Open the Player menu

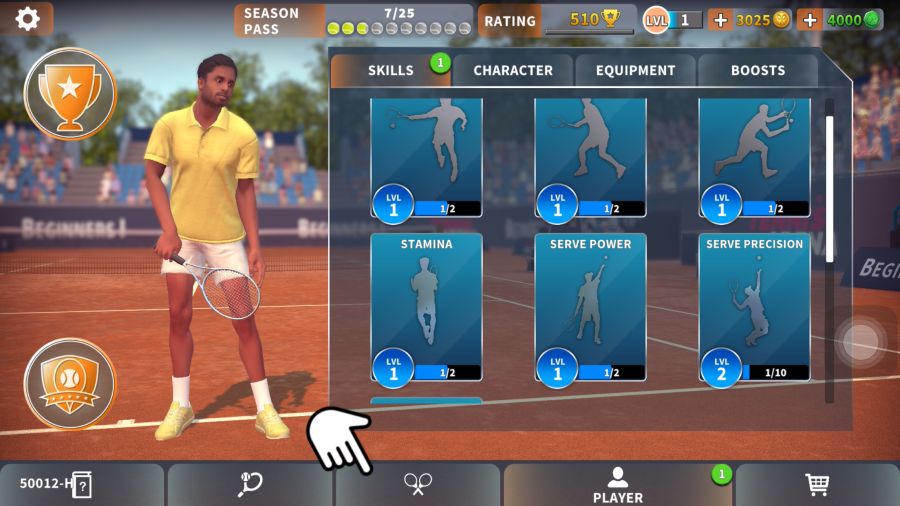click(618, 485)
